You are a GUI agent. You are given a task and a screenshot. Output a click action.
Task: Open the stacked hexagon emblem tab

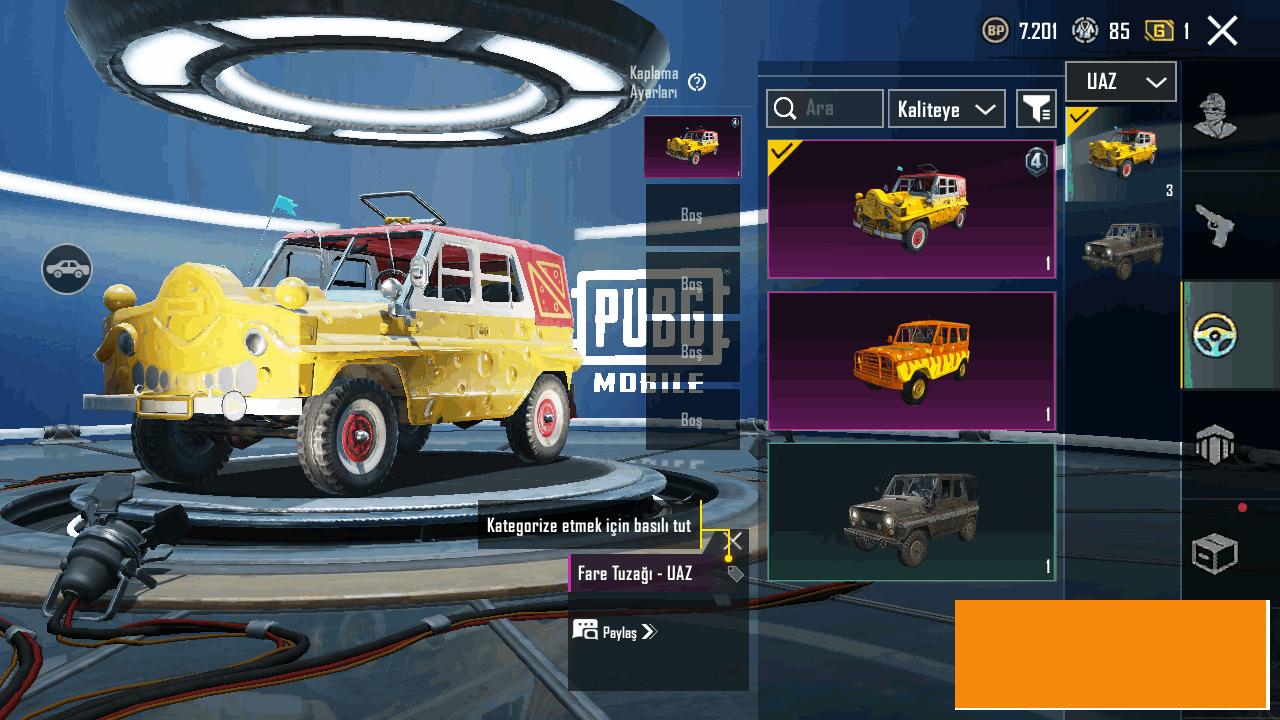coord(1215,443)
